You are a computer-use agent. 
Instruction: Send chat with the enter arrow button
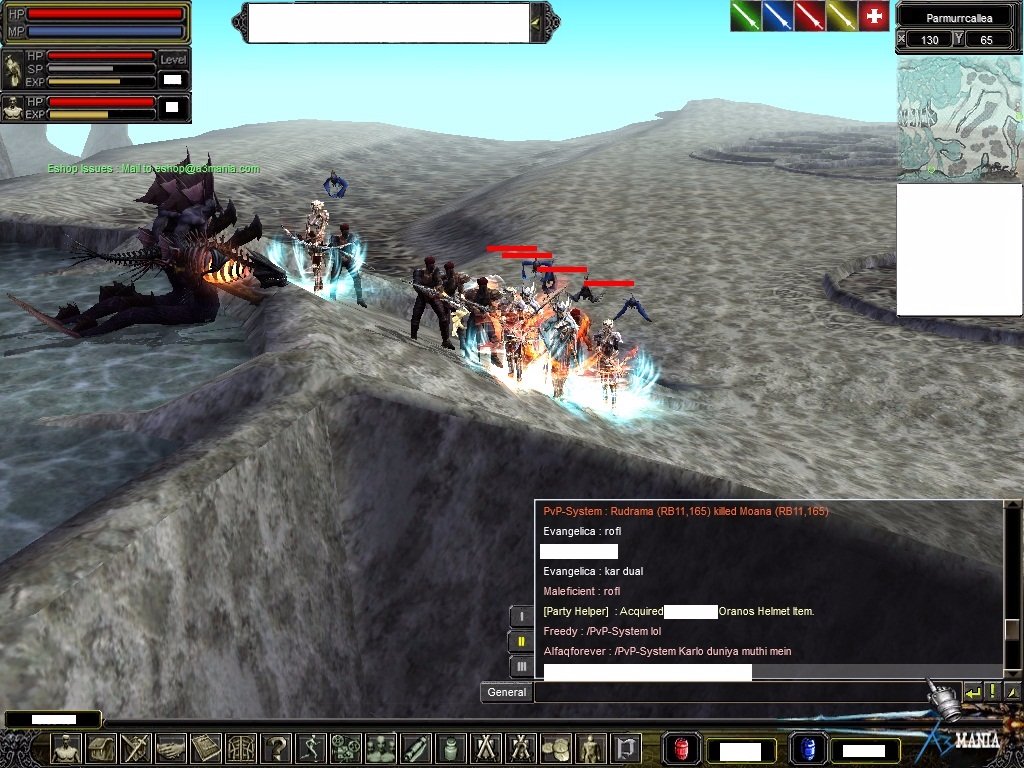click(972, 691)
